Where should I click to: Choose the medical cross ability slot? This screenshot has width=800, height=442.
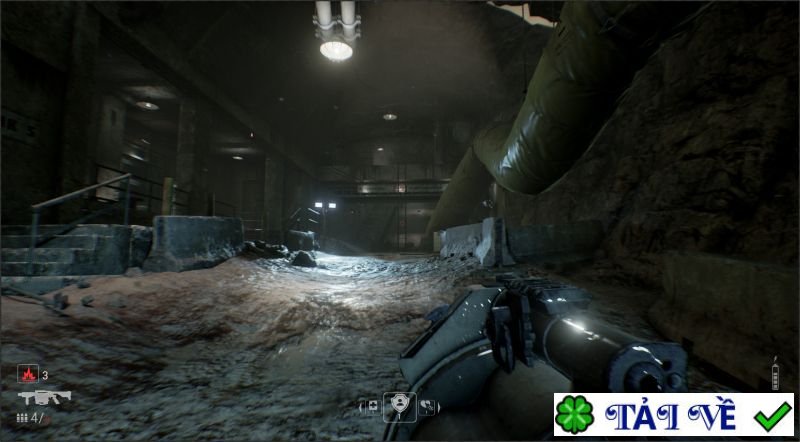click(x=372, y=406)
